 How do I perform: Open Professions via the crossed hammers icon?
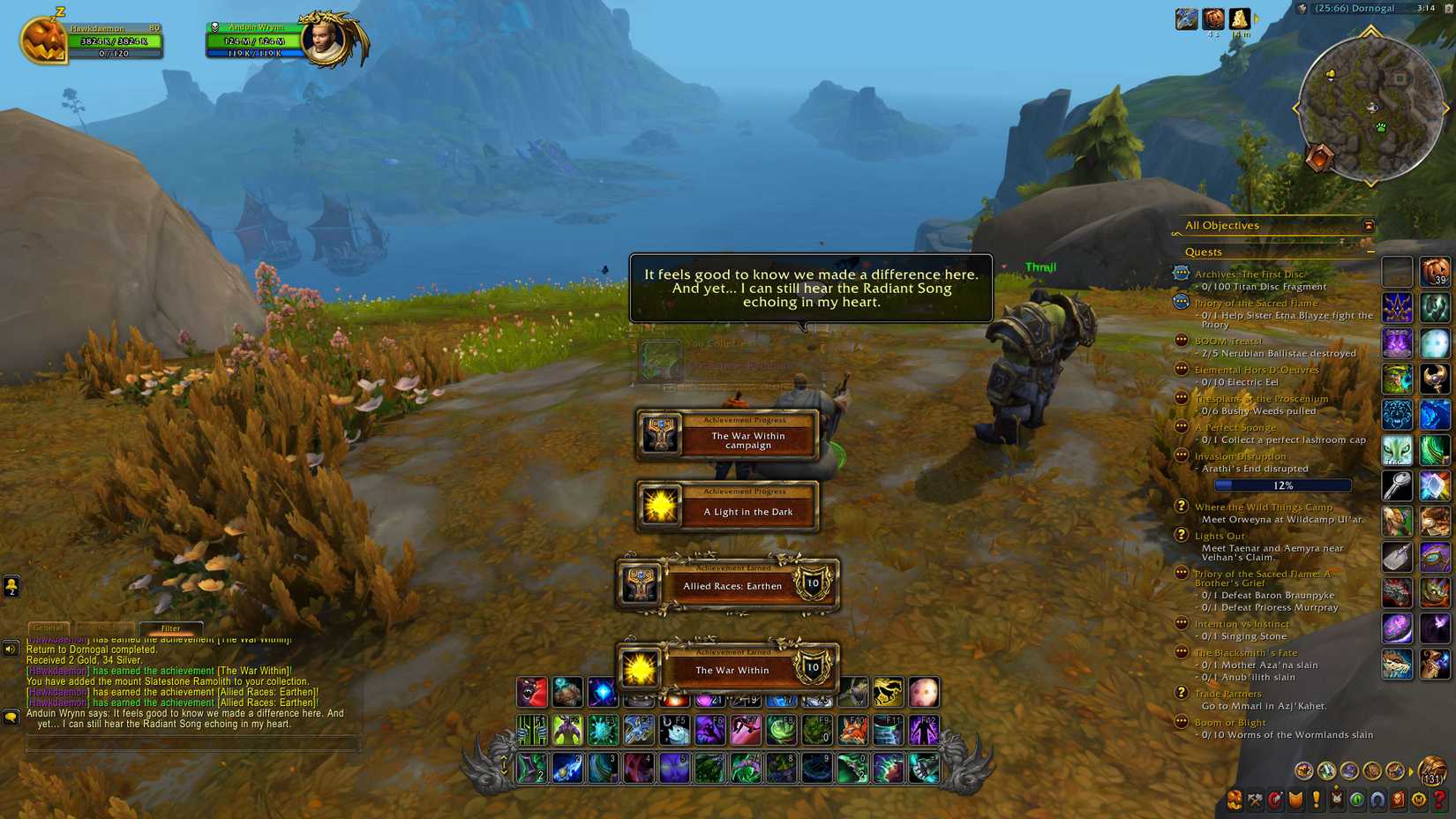(x=1255, y=800)
